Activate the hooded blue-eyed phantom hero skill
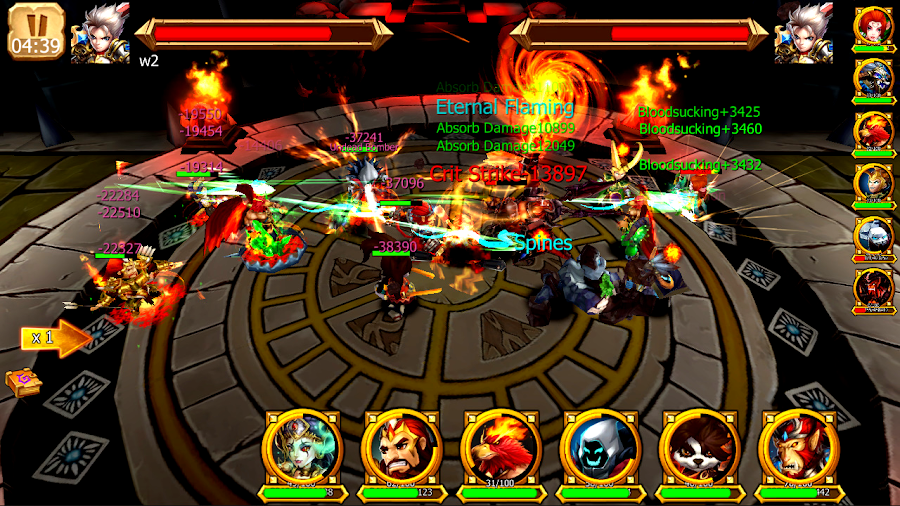 tap(599, 446)
